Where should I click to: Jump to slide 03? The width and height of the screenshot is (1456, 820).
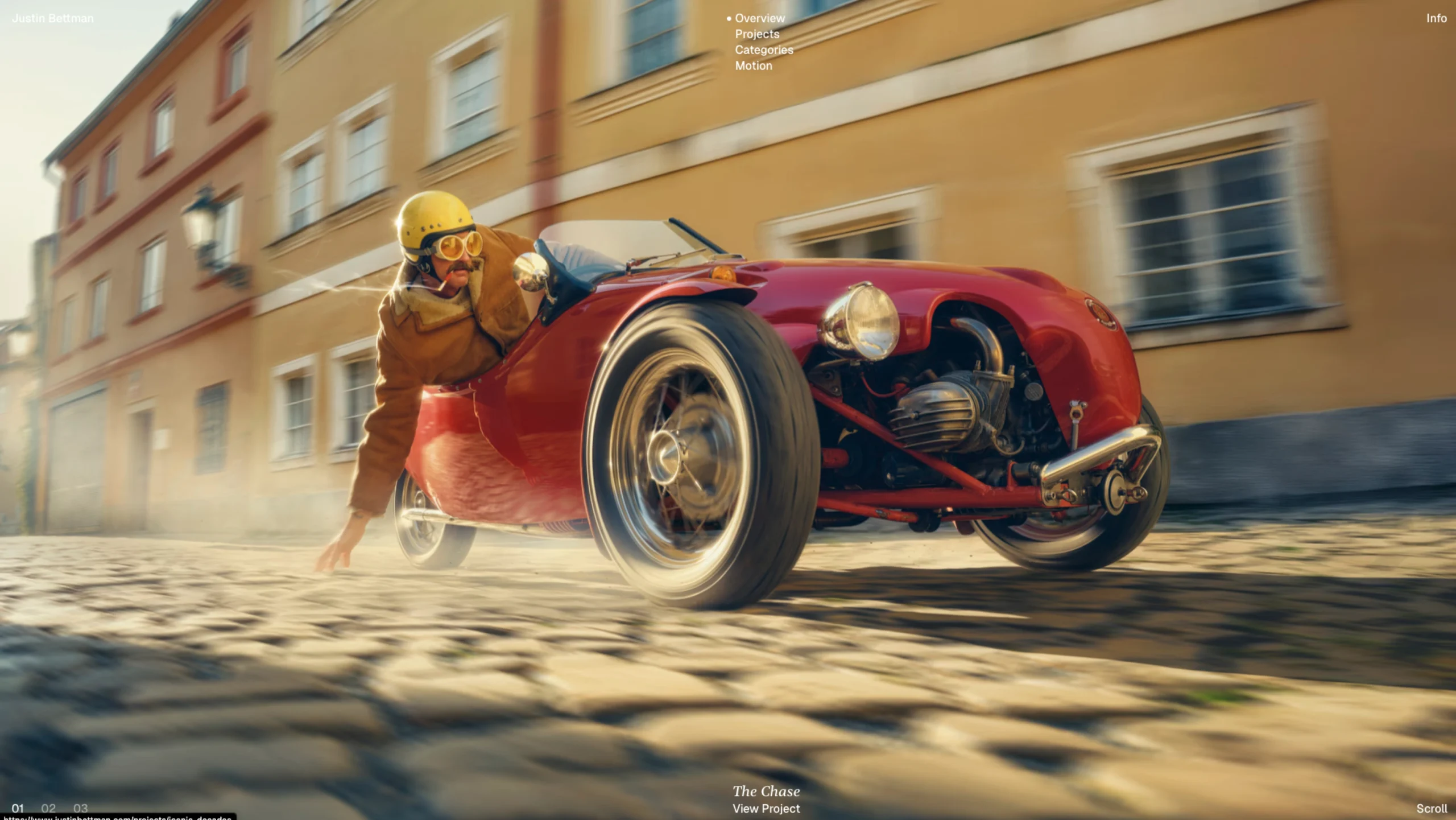coord(80,808)
